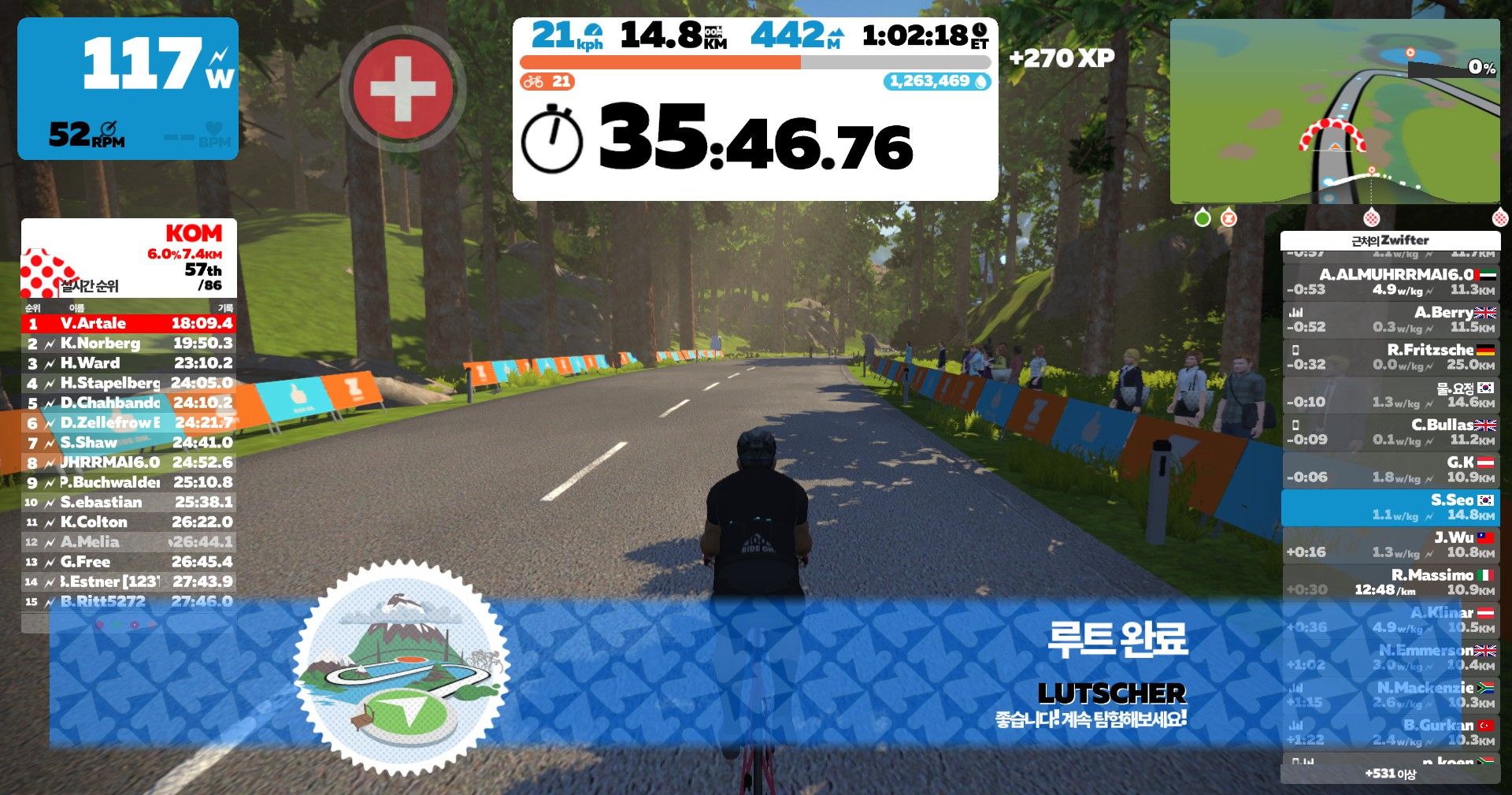This screenshot has width=1512, height=795.
Task: Select A.Berry in the nearby Zwifters list
Action: (1390, 319)
